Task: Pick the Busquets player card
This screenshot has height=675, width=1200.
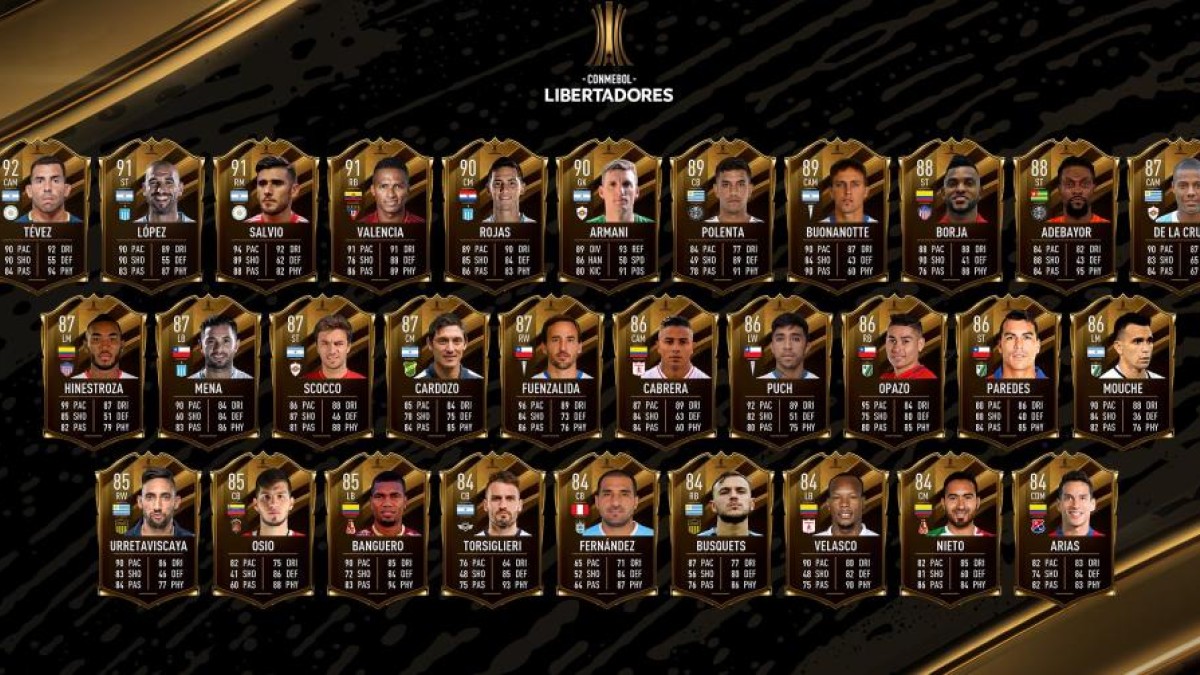Action: (721, 528)
